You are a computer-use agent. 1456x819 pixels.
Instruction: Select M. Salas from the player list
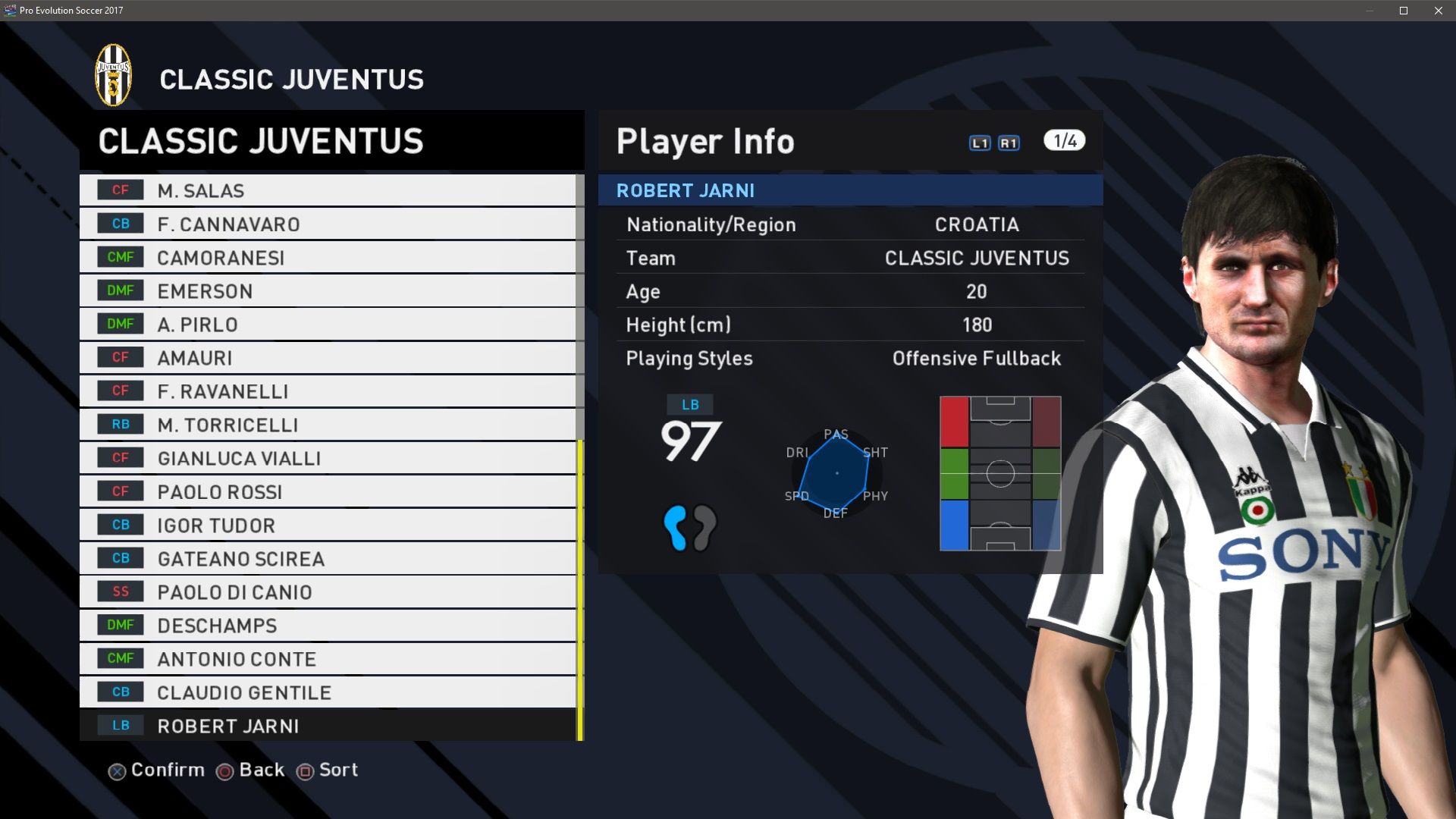click(328, 190)
